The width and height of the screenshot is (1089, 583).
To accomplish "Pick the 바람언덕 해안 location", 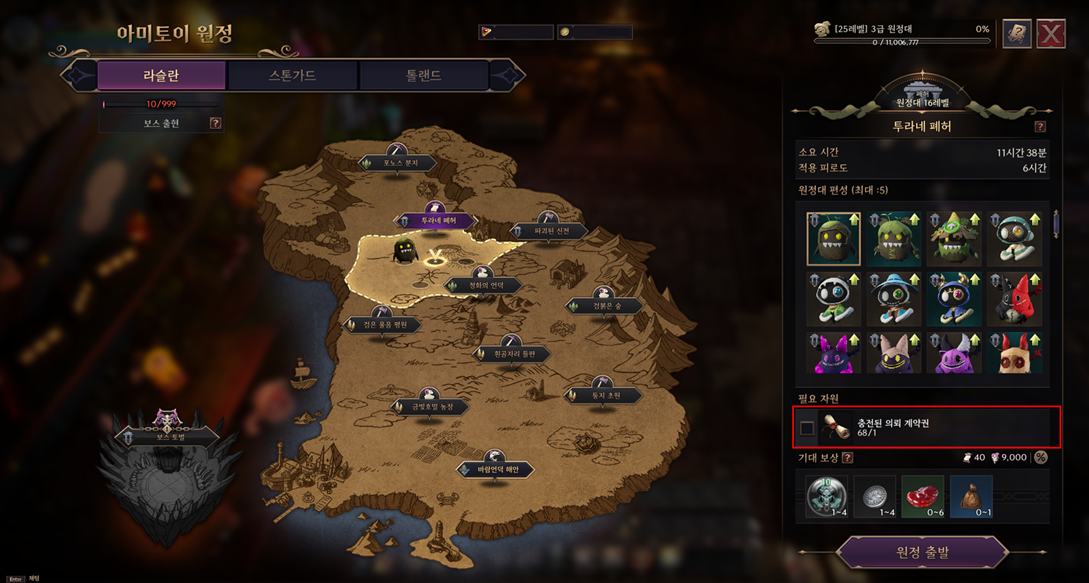I will coord(495,470).
